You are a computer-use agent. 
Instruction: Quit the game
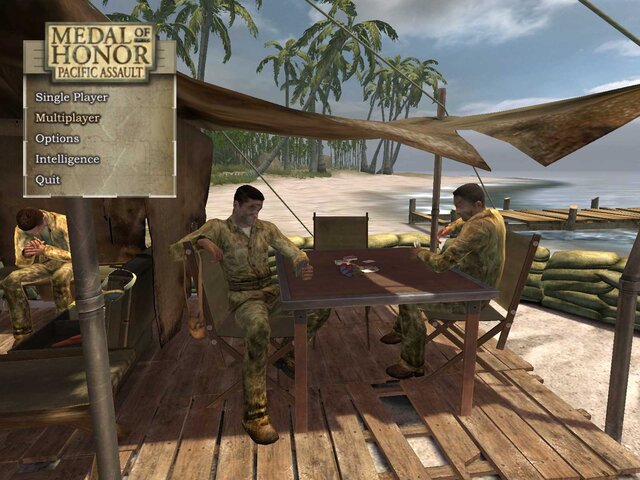coord(48,180)
